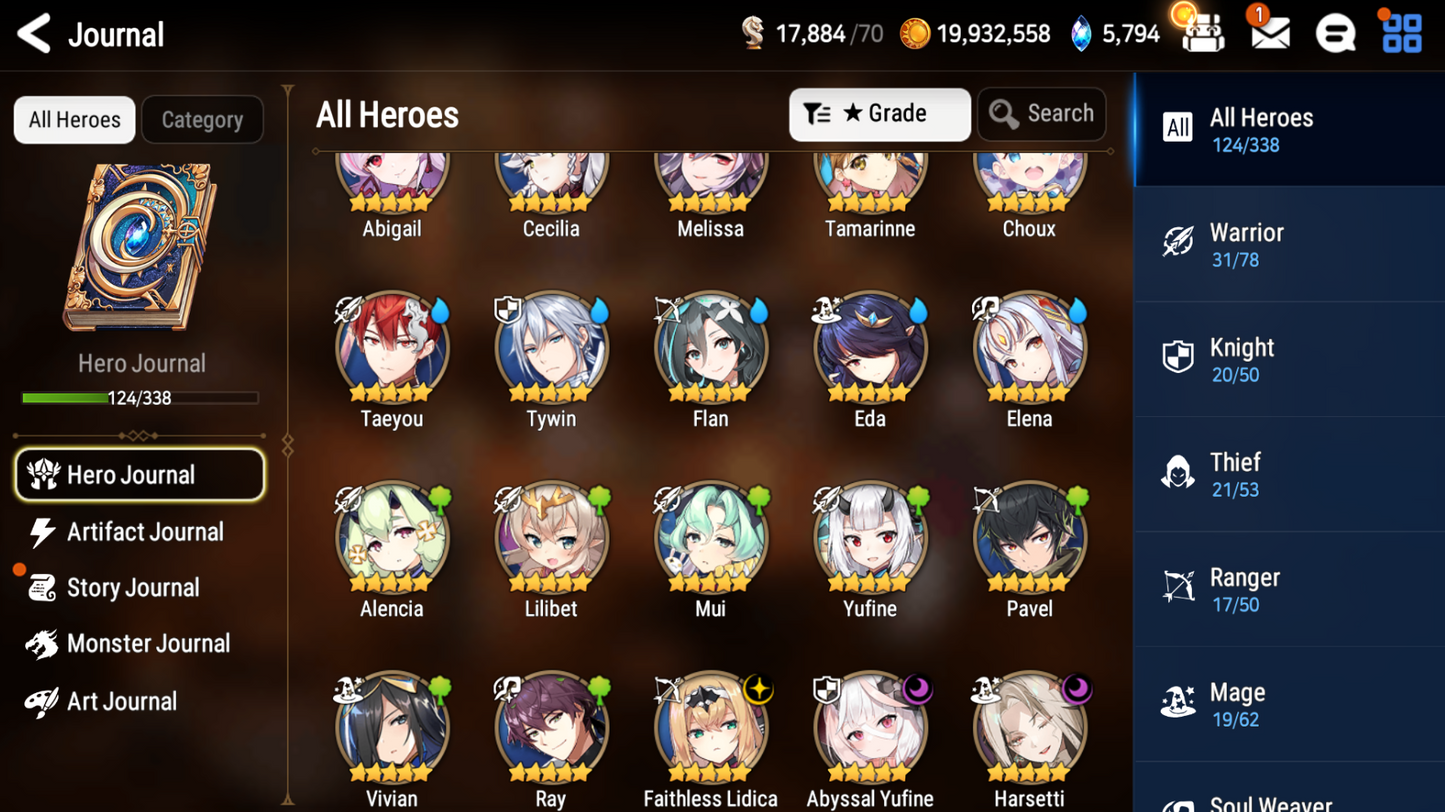Open the Art Journal
Viewport: 1445px width, 812px height.
tap(122, 701)
